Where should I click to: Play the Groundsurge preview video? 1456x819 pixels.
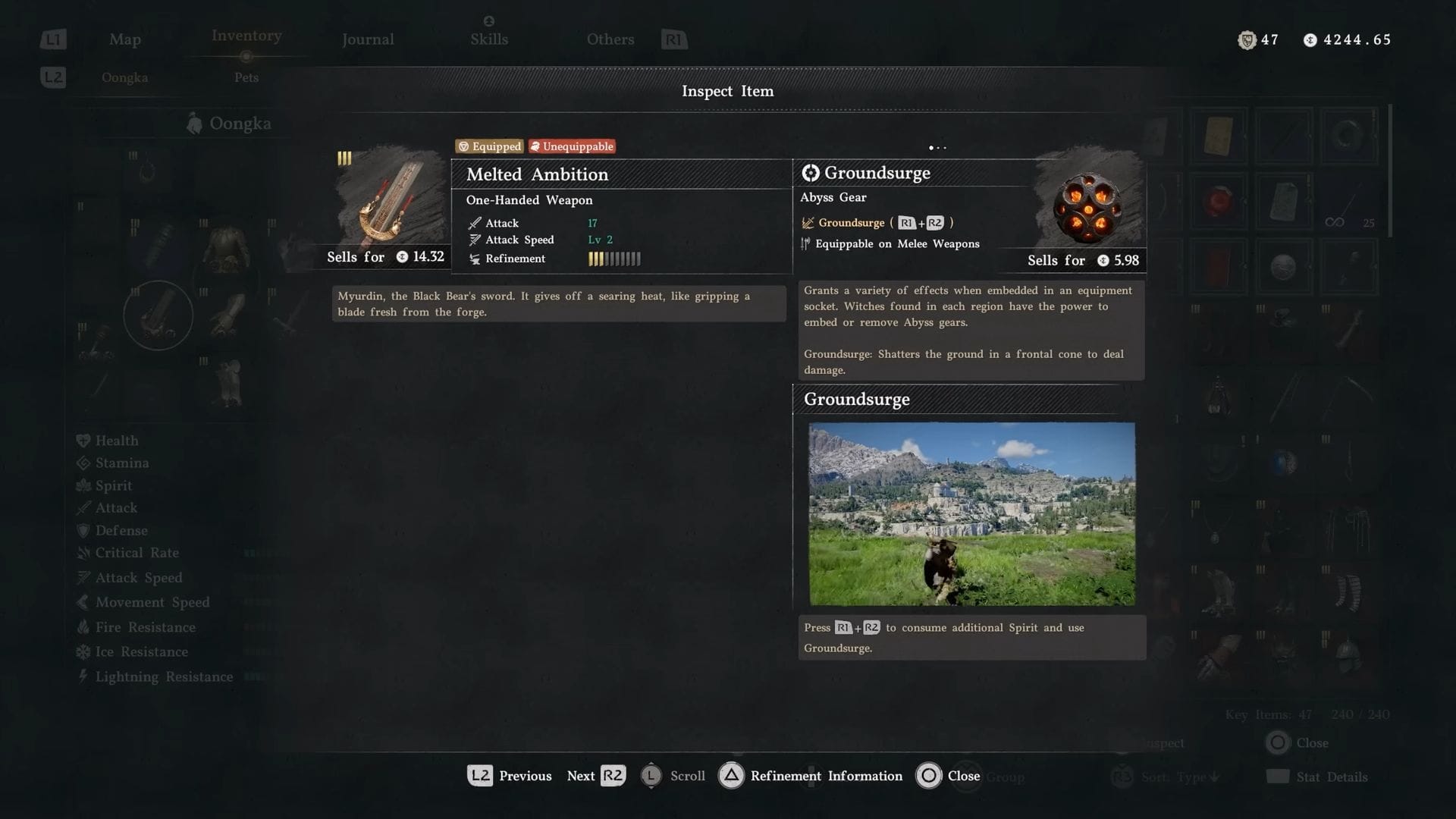point(971,513)
